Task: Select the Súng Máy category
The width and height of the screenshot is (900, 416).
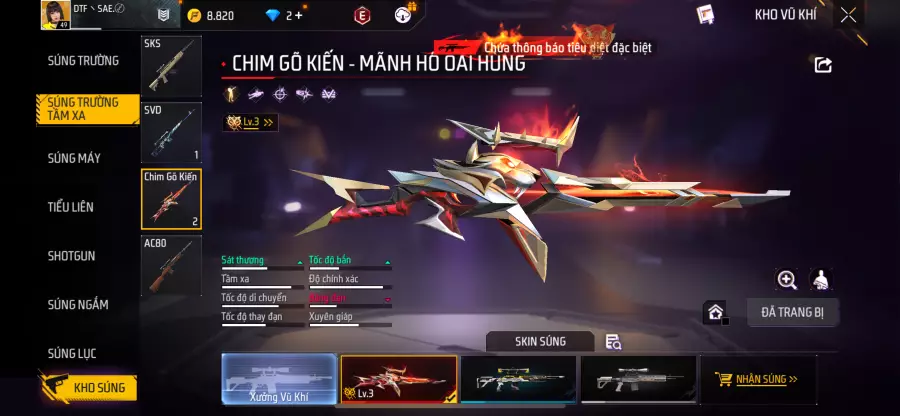Action: (74, 158)
